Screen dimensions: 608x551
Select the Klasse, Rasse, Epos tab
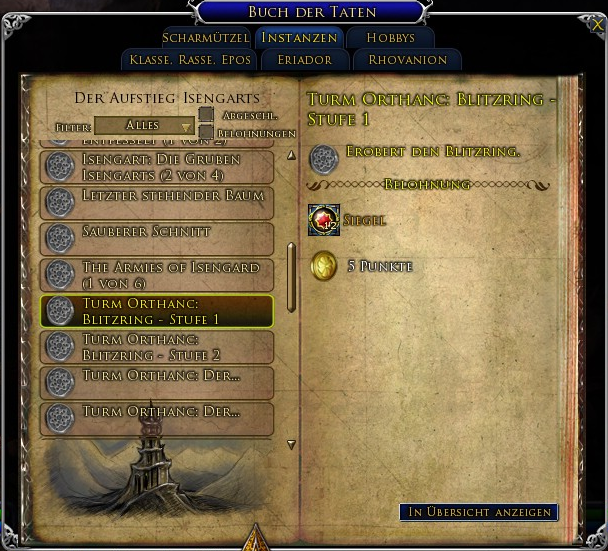coord(190,60)
